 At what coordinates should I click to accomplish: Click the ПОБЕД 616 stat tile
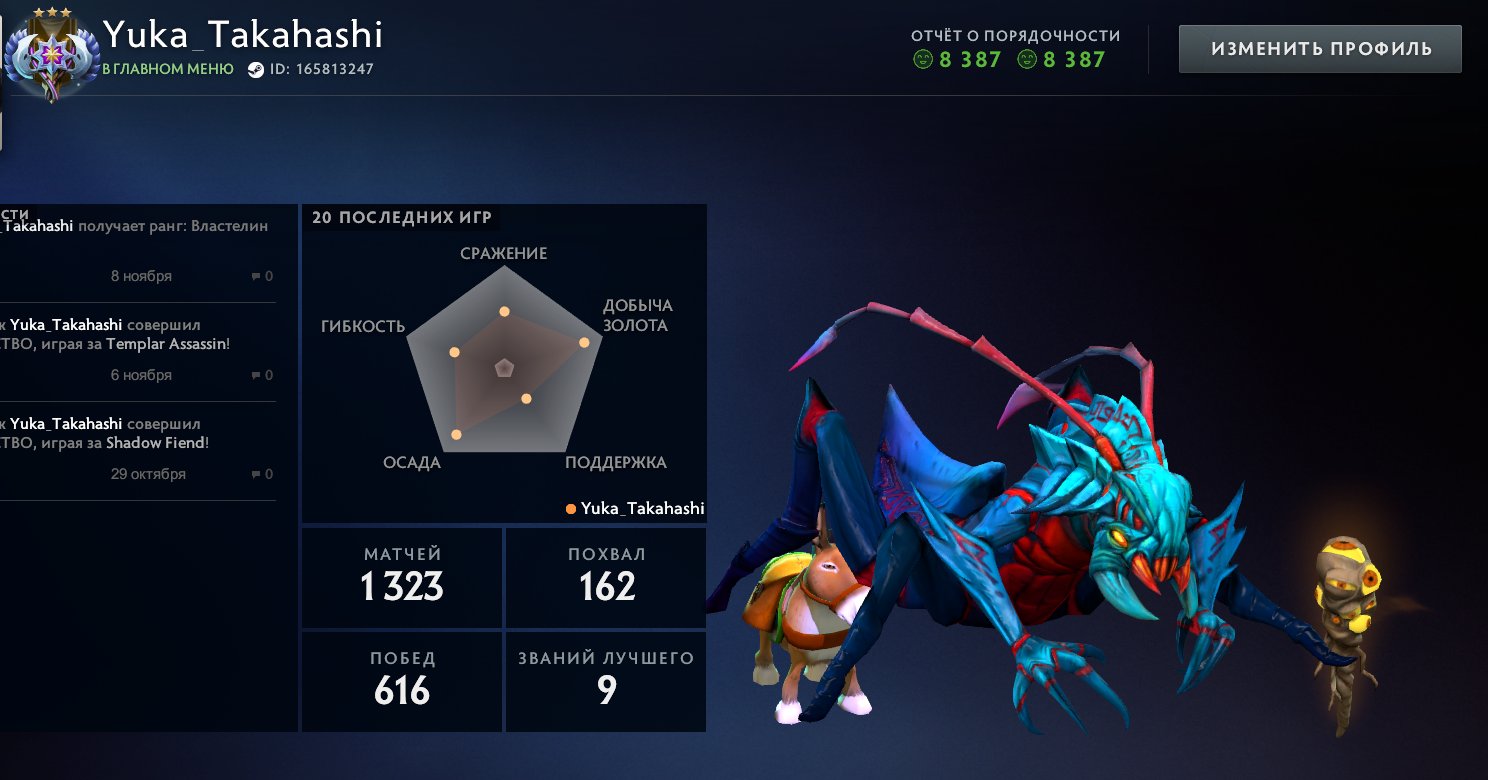(401, 680)
